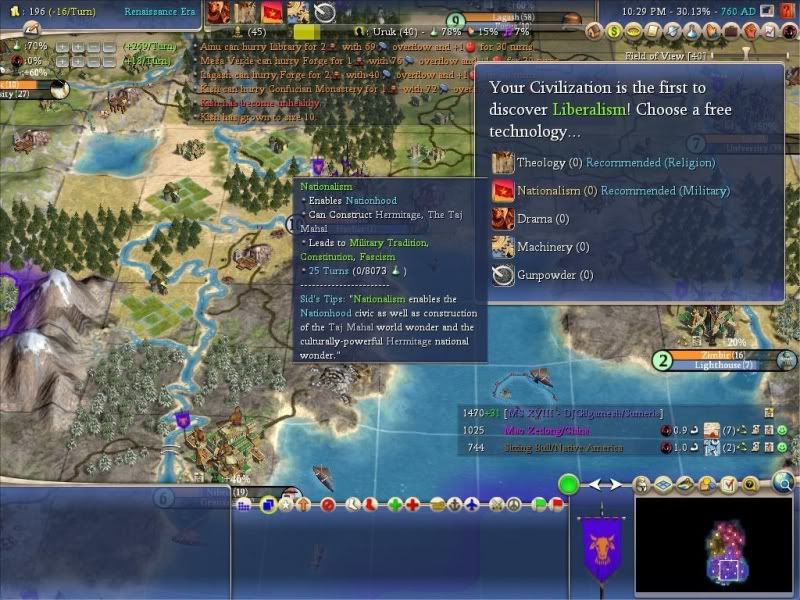Viewport: 800px width, 600px height.
Task: Open the technology advisor flask icon
Action: pyautogui.click(x=691, y=31)
